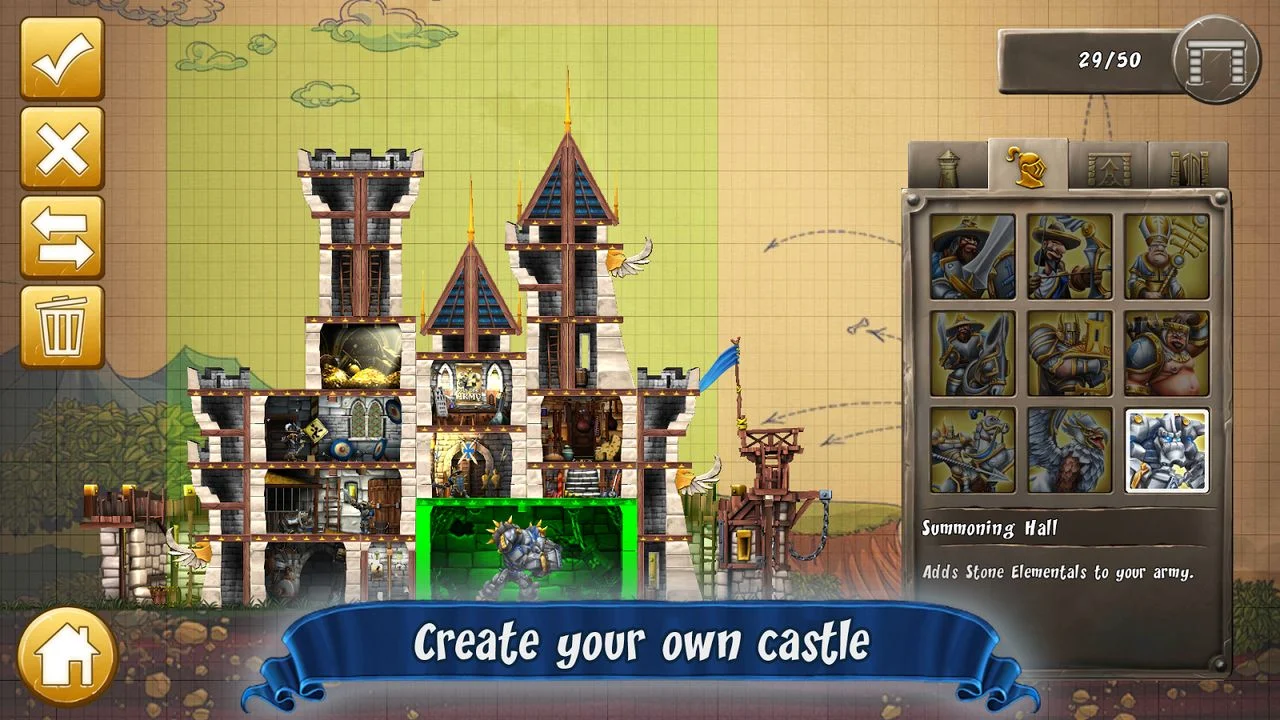Open the trash delete tool
The width and height of the screenshot is (1280, 720).
click(62, 324)
